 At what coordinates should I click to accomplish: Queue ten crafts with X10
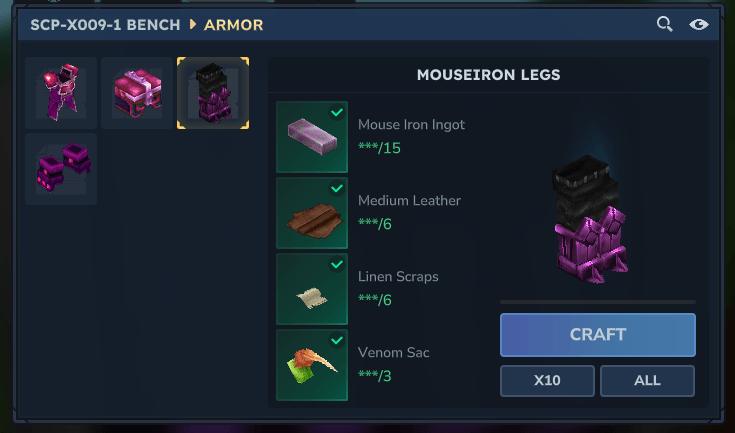547,381
